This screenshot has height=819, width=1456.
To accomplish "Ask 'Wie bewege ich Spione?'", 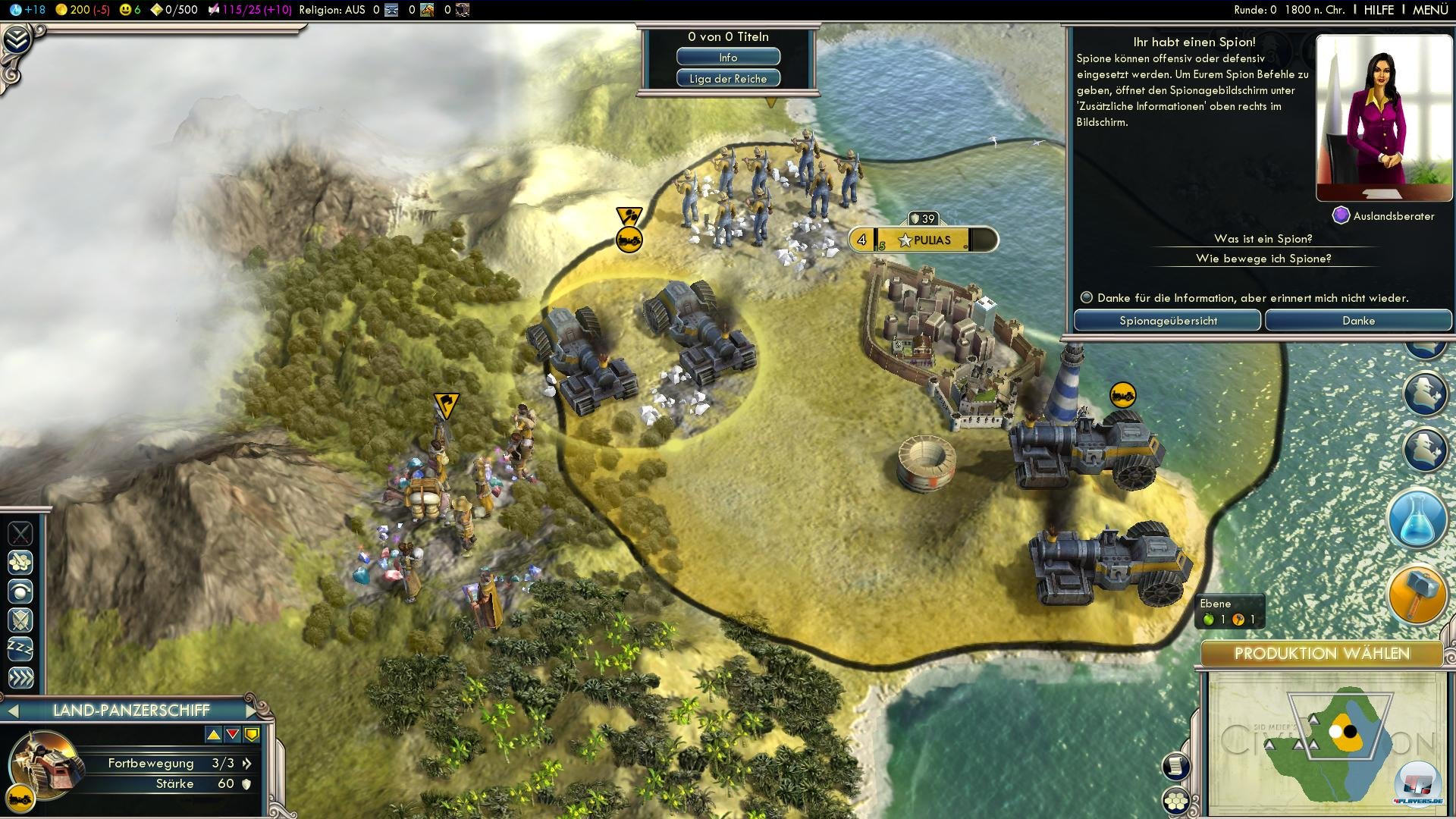I will click(x=1263, y=259).
